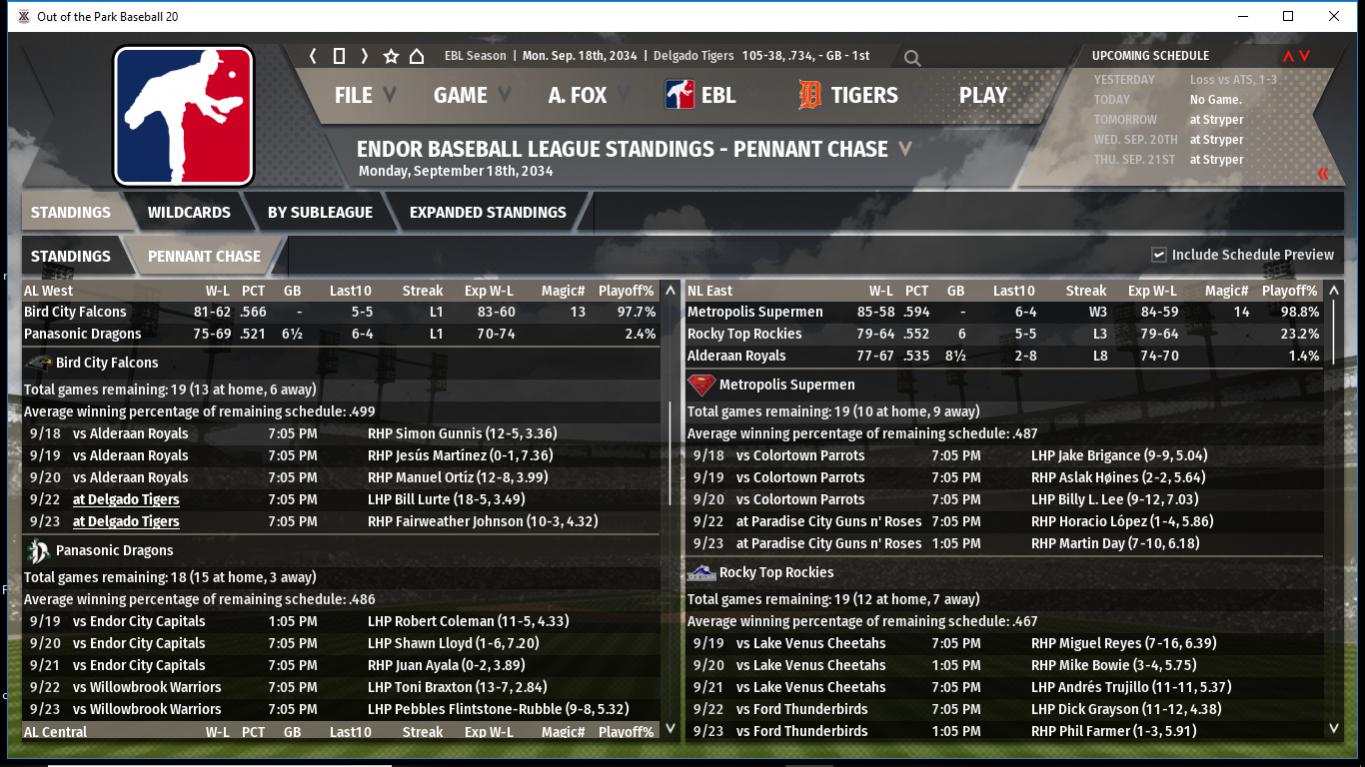Open the standings view dropdown arrow

[905, 149]
